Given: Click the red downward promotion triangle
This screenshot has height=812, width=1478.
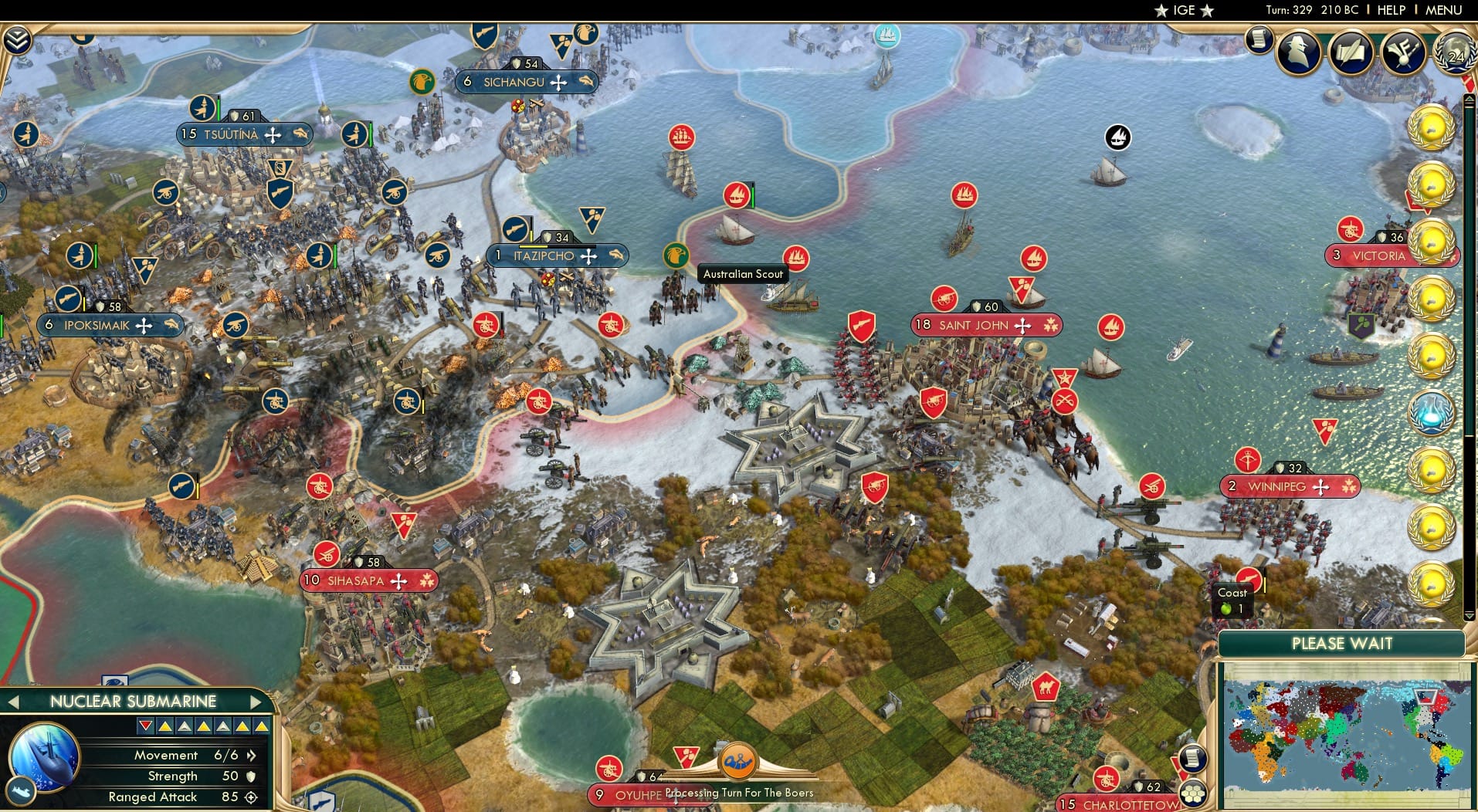Looking at the screenshot, I should (144, 726).
